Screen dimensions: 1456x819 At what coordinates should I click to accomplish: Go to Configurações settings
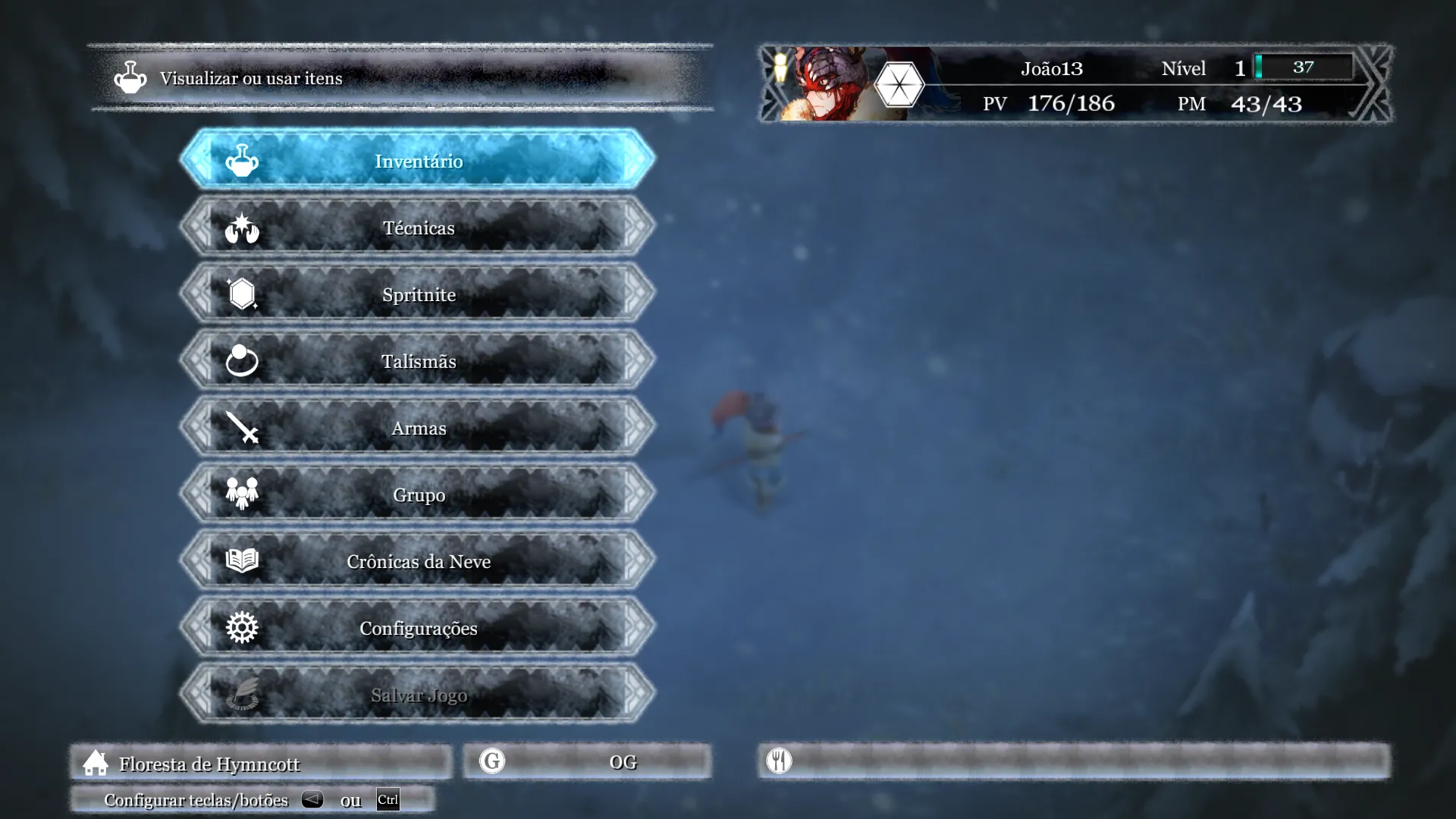pos(418,628)
